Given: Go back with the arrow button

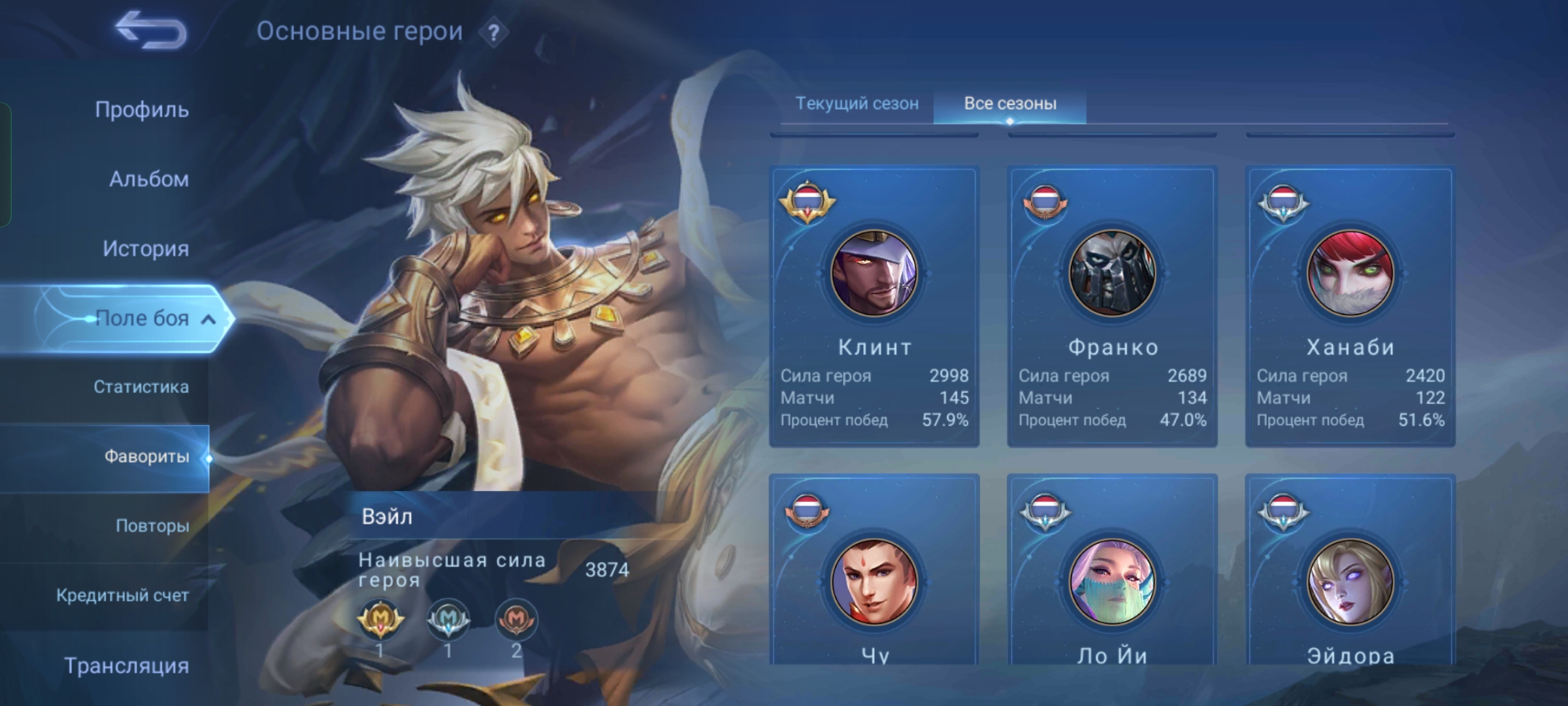Looking at the screenshot, I should [x=151, y=30].
